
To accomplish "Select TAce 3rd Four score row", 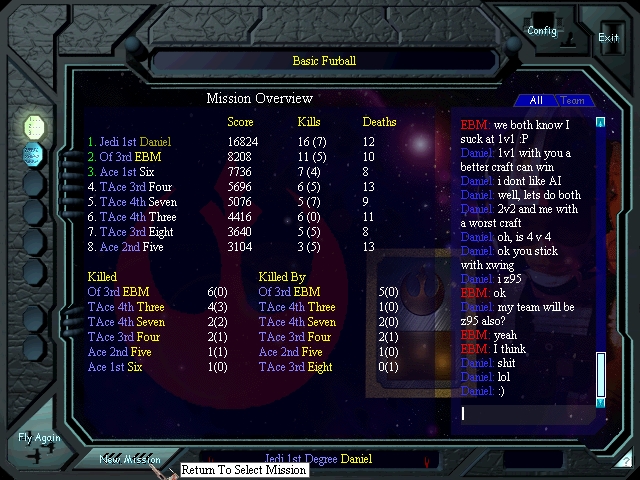I will (x=130, y=186).
